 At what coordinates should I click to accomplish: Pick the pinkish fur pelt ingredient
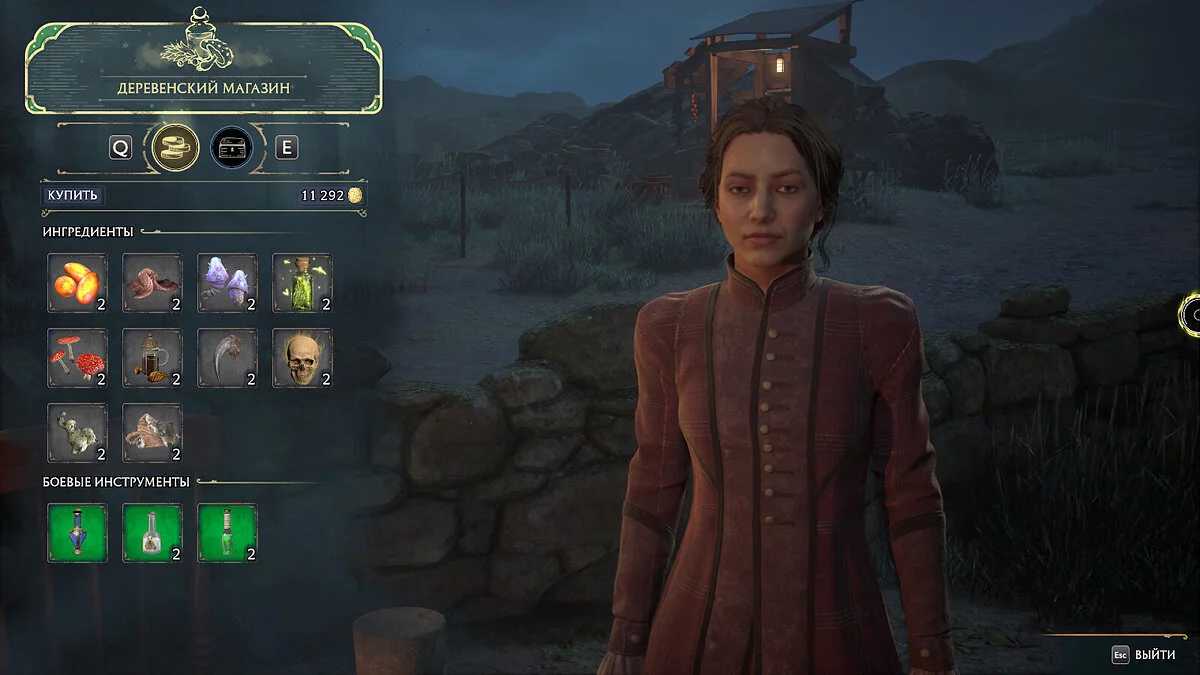(152, 433)
